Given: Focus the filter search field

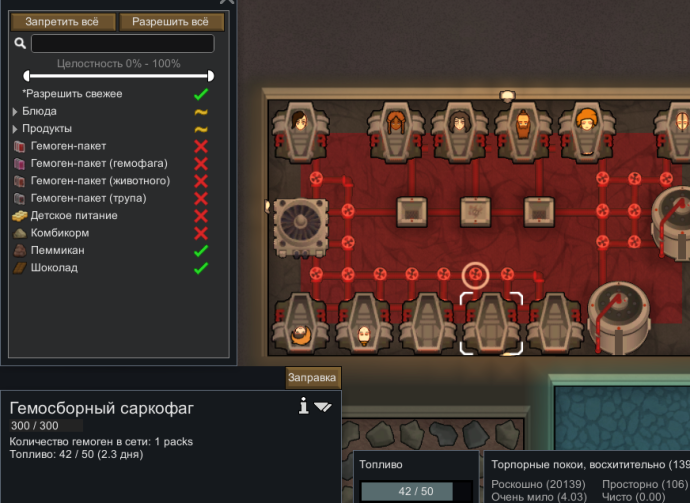Looking at the screenshot, I should click(122, 44).
